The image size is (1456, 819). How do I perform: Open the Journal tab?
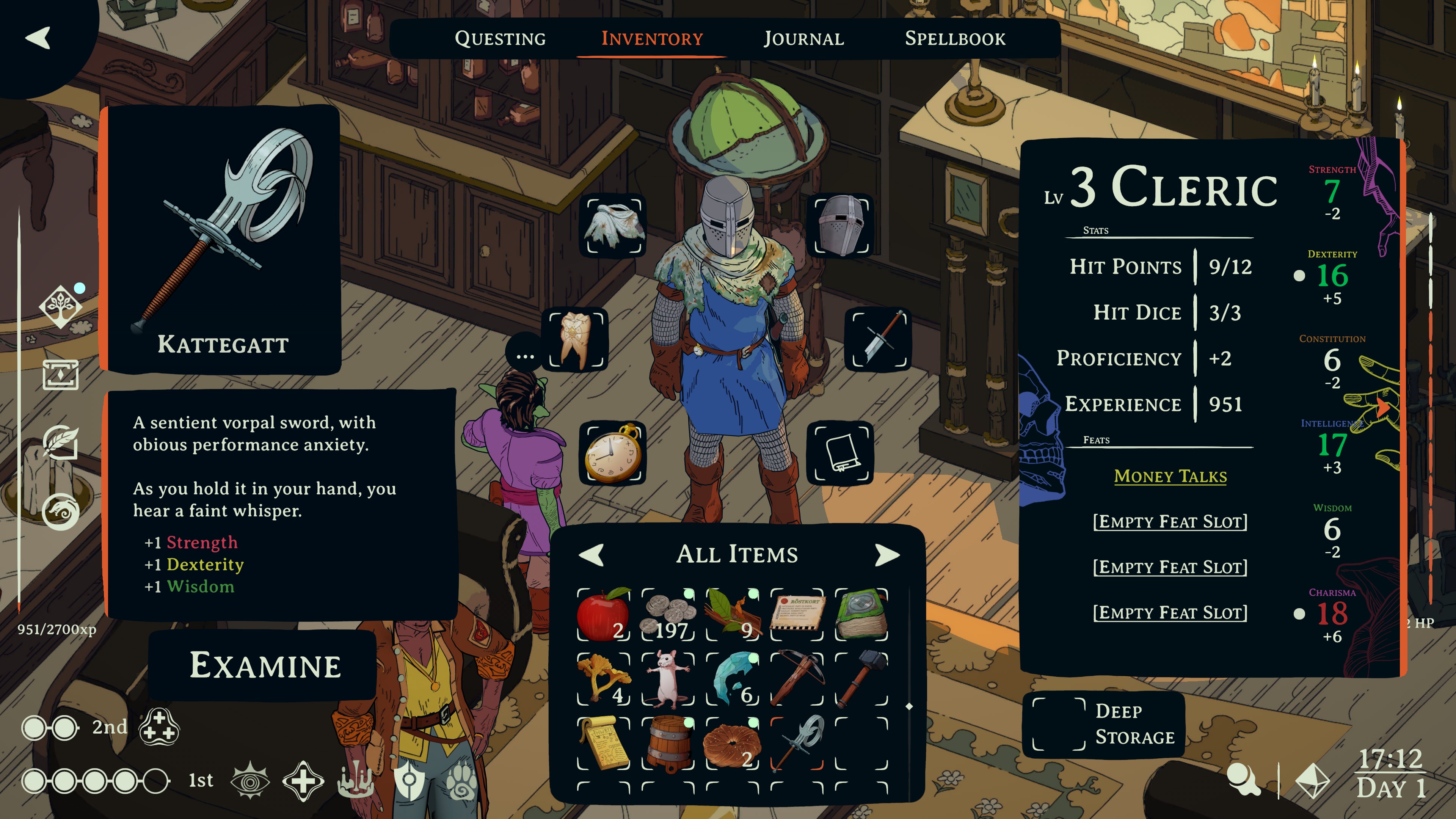tap(804, 38)
